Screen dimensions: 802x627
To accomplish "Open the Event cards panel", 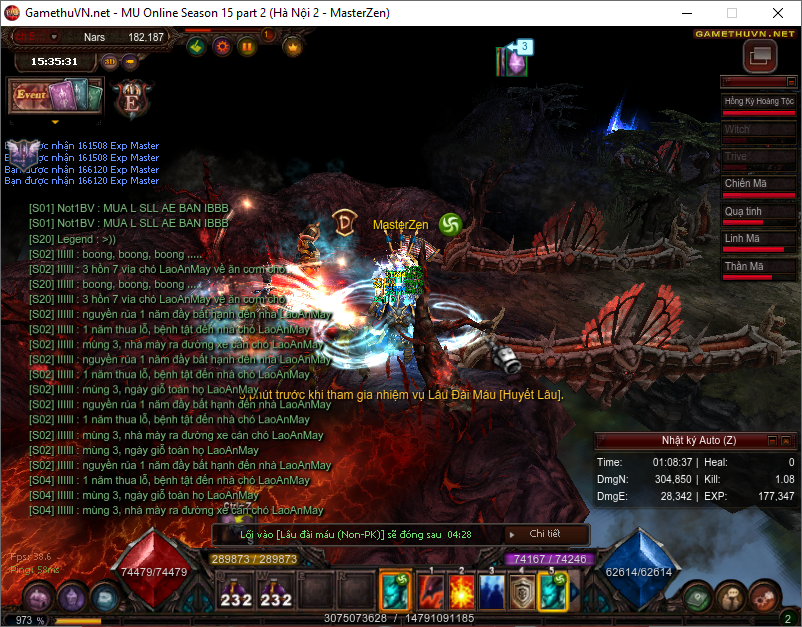I will 56,97.
